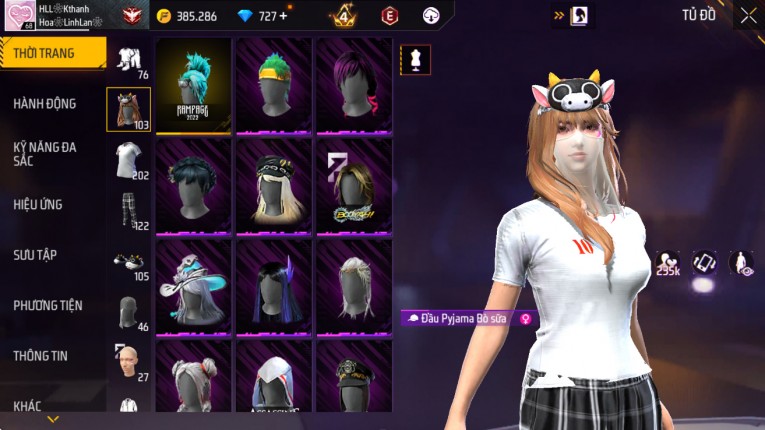
Task: Select the Booyah blonde hair item
Action: click(354, 186)
